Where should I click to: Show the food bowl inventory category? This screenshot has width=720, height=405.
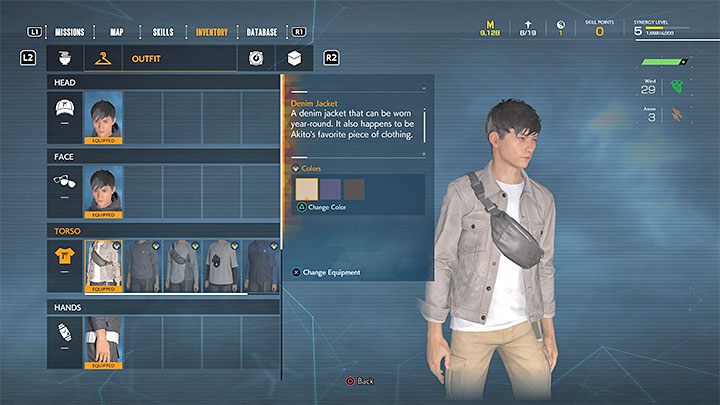pos(64,59)
